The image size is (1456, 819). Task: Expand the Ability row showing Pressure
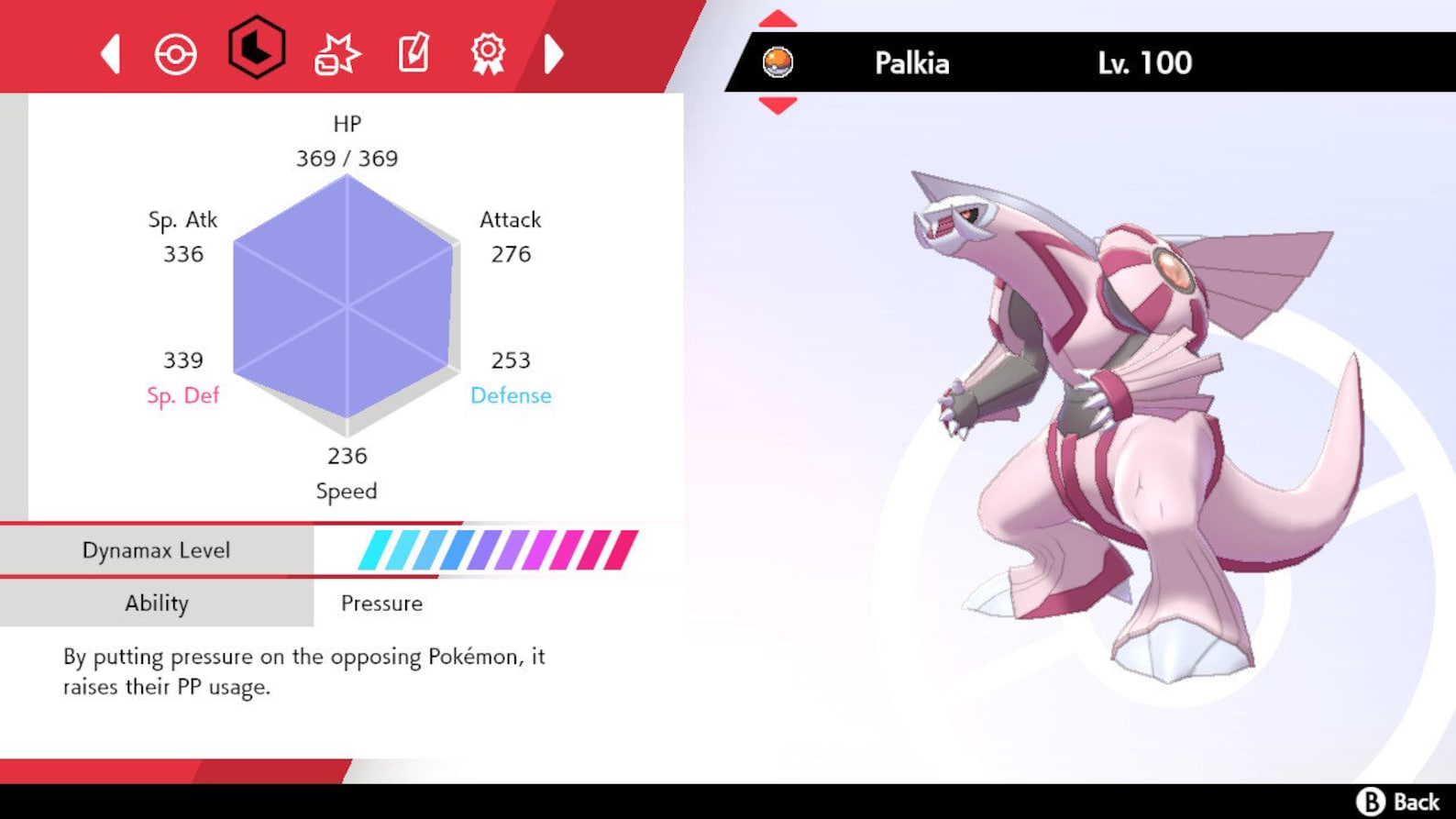[157, 603]
